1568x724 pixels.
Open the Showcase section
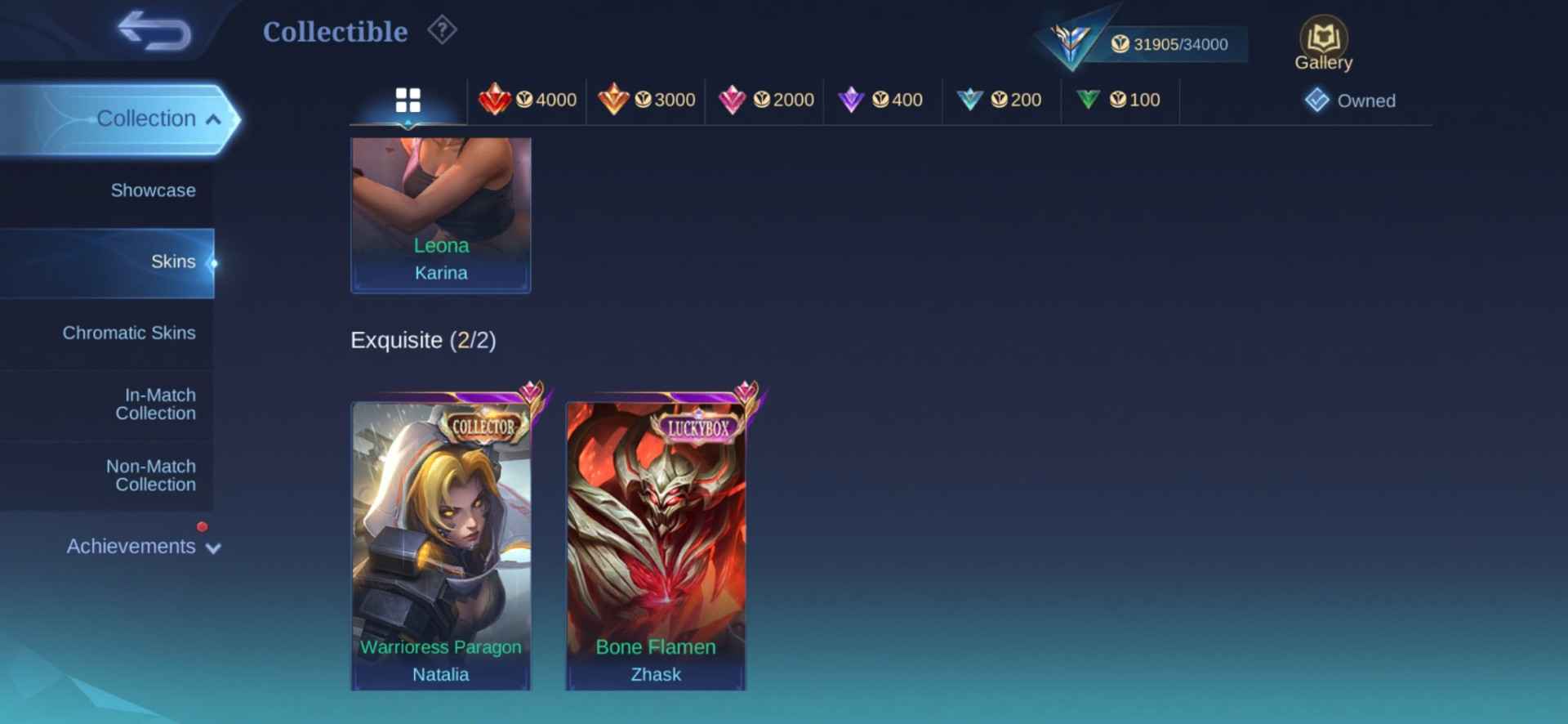click(x=153, y=190)
